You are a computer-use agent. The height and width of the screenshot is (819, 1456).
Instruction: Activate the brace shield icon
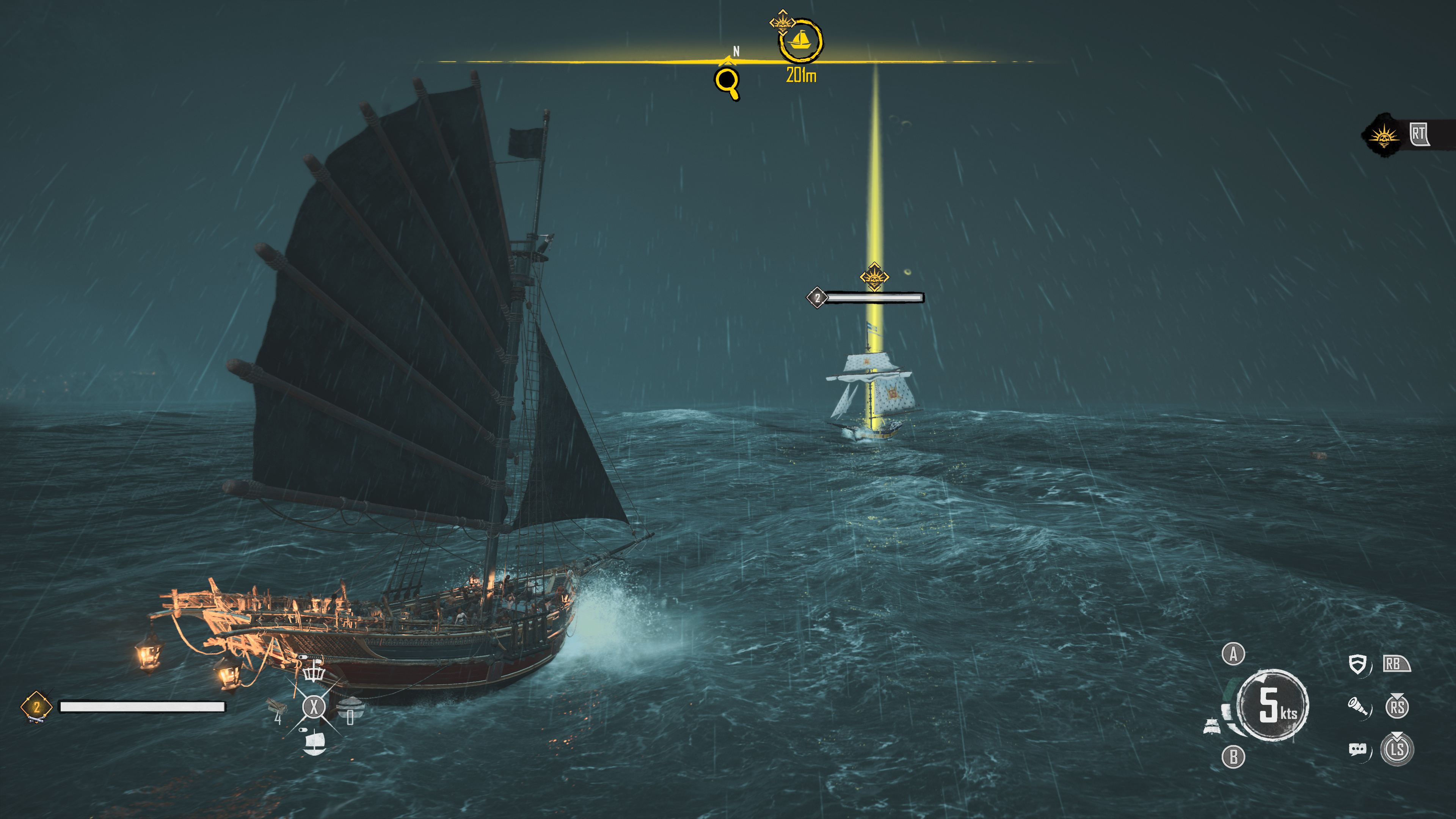point(1358,664)
